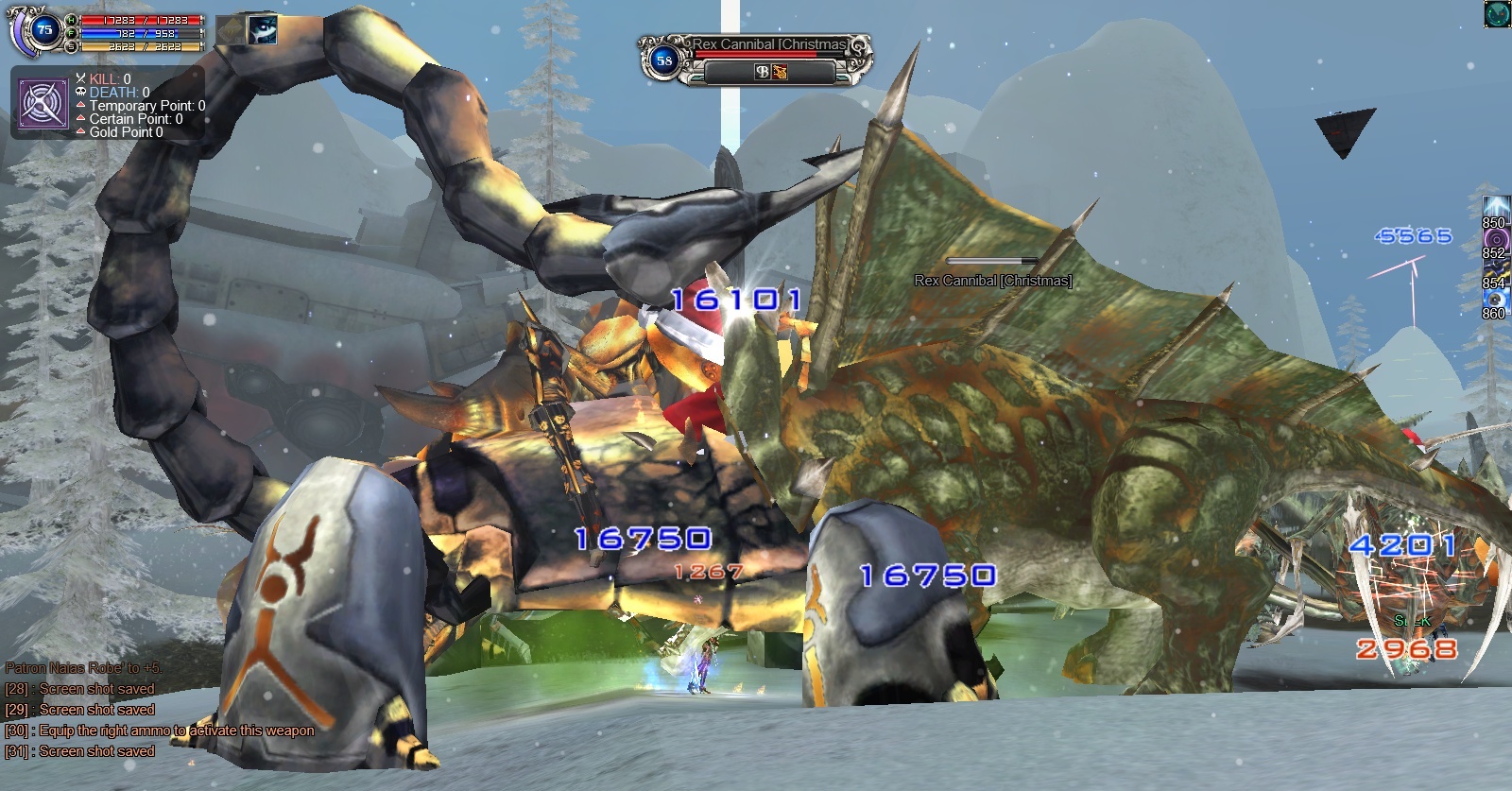Select the Rex Cannibal target frame name
This screenshot has width=1512, height=791.
pyautogui.click(x=768, y=44)
